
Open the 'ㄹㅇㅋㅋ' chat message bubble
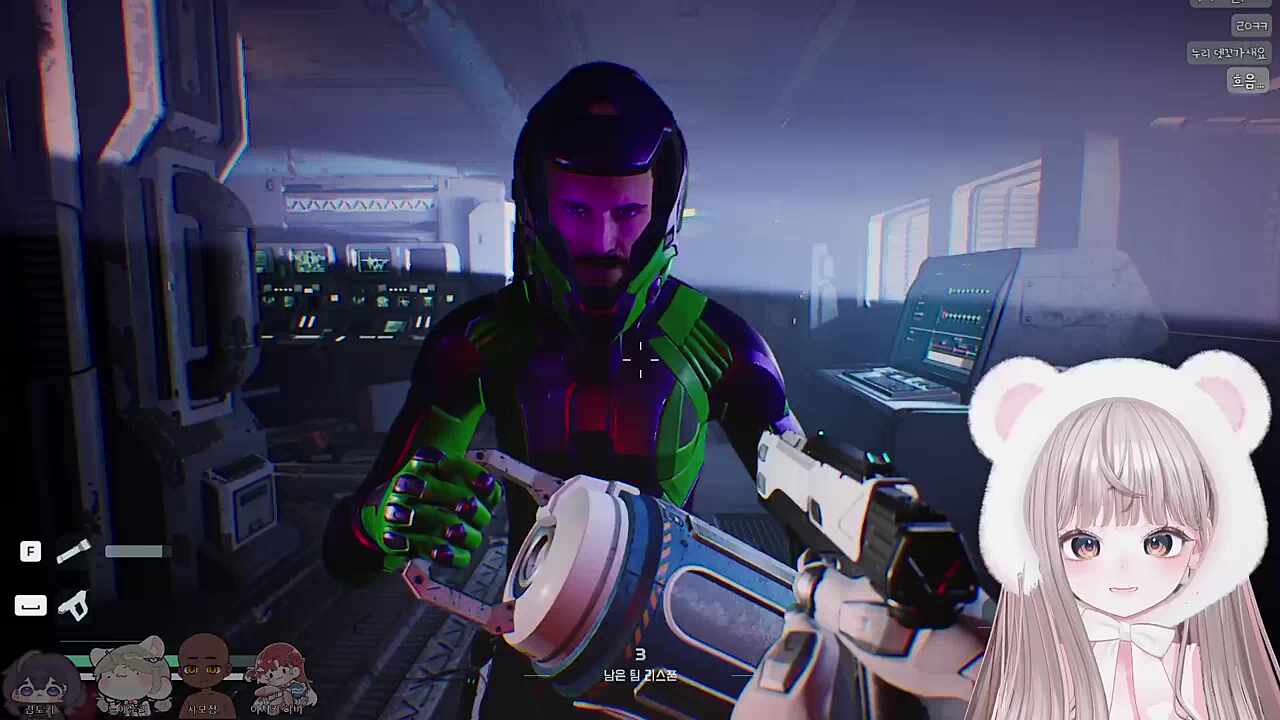click(1250, 25)
